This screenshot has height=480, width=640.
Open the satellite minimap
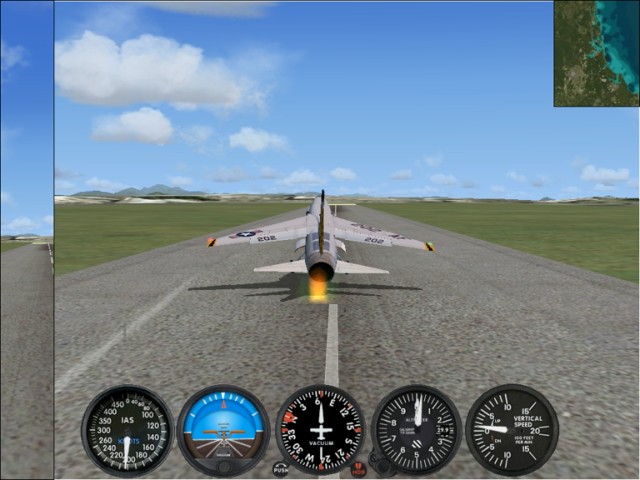tap(596, 53)
